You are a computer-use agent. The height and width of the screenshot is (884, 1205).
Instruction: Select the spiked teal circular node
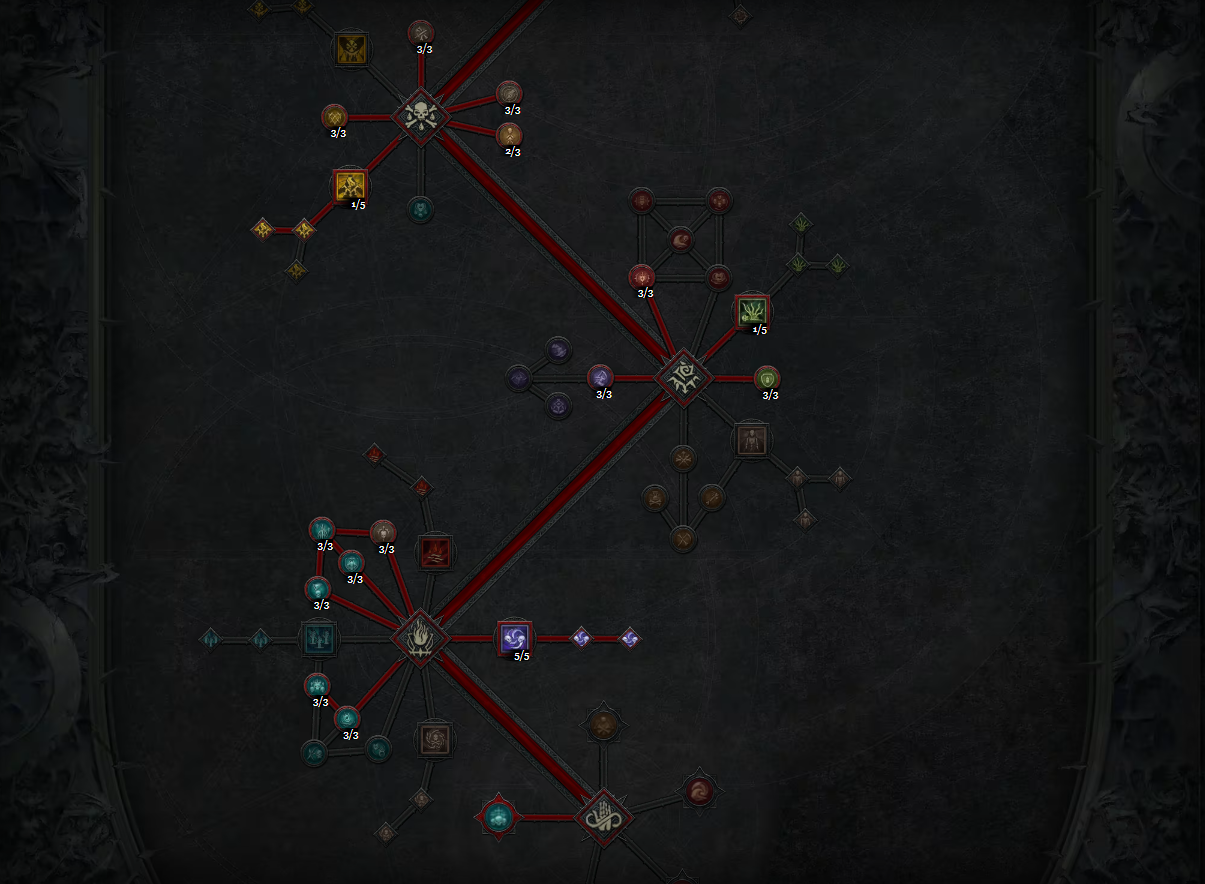[497, 818]
